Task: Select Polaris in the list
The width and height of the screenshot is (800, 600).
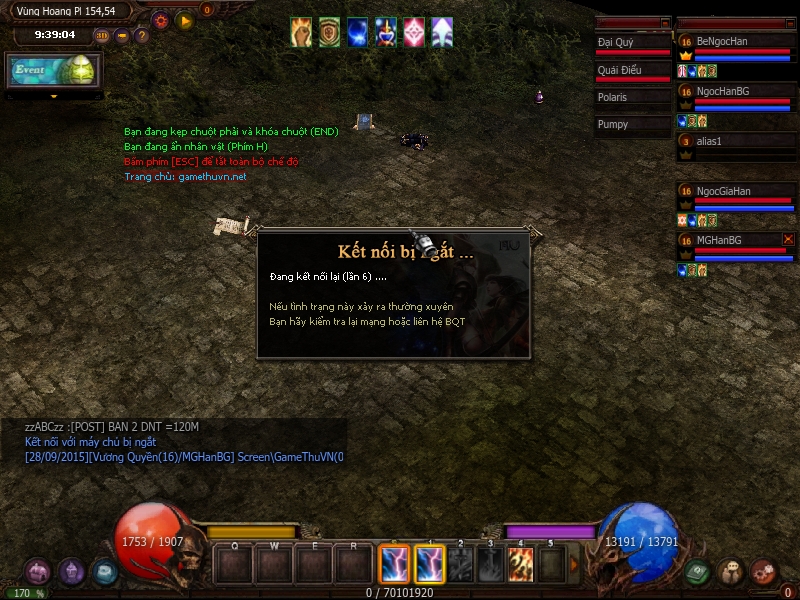Action: [x=632, y=98]
